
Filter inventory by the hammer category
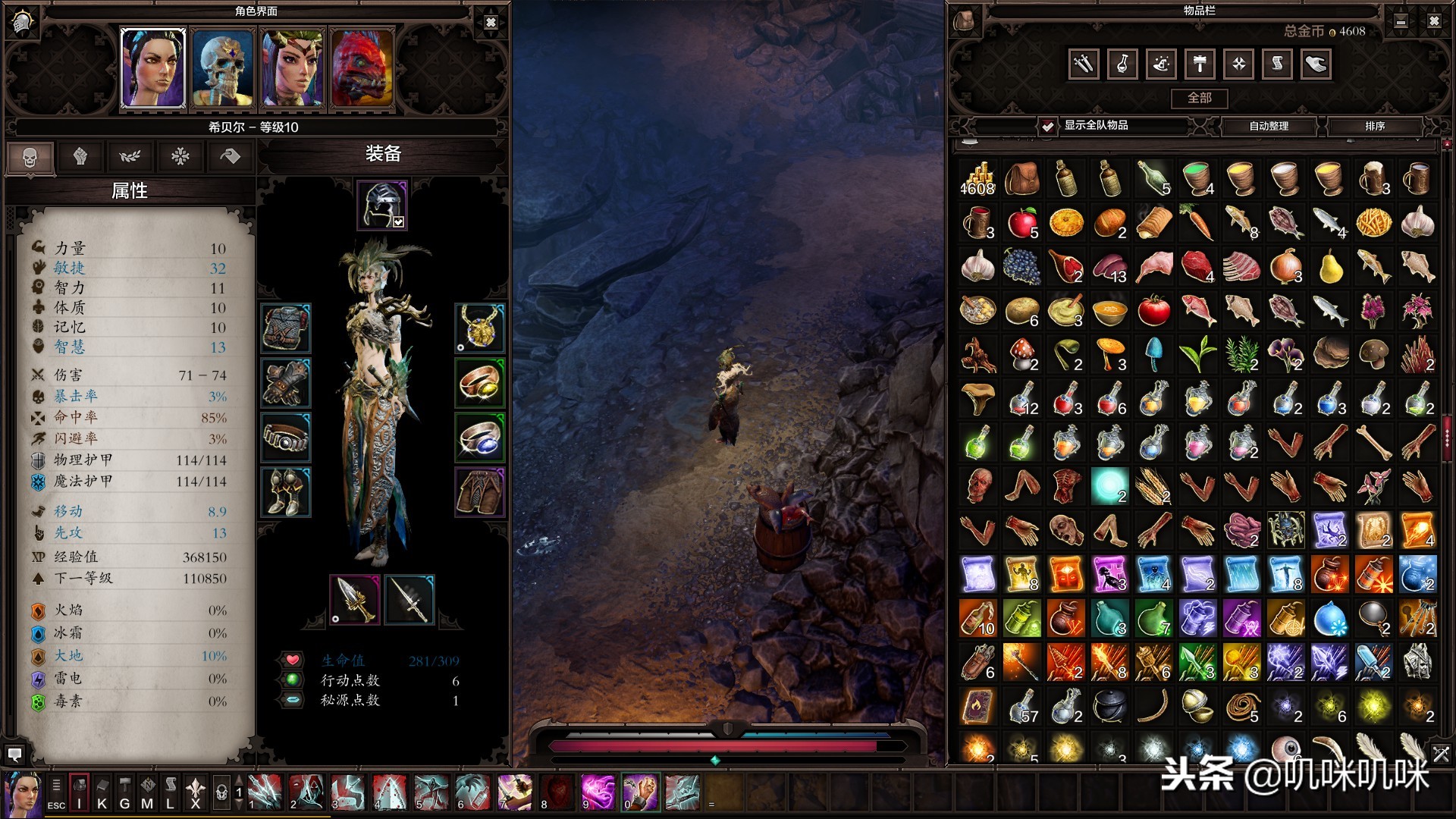tap(1200, 64)
